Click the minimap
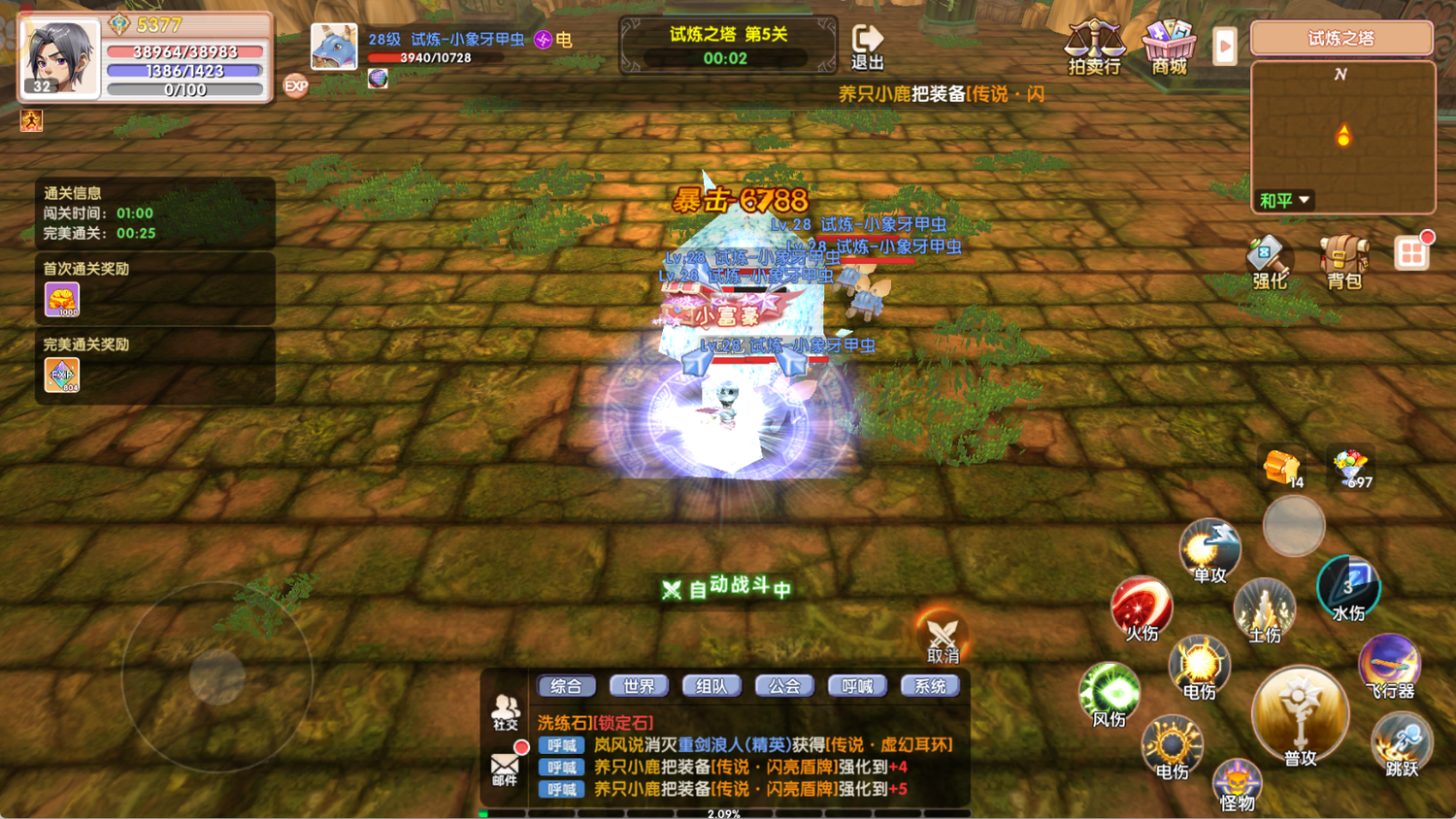 [x=1342, y=136]
